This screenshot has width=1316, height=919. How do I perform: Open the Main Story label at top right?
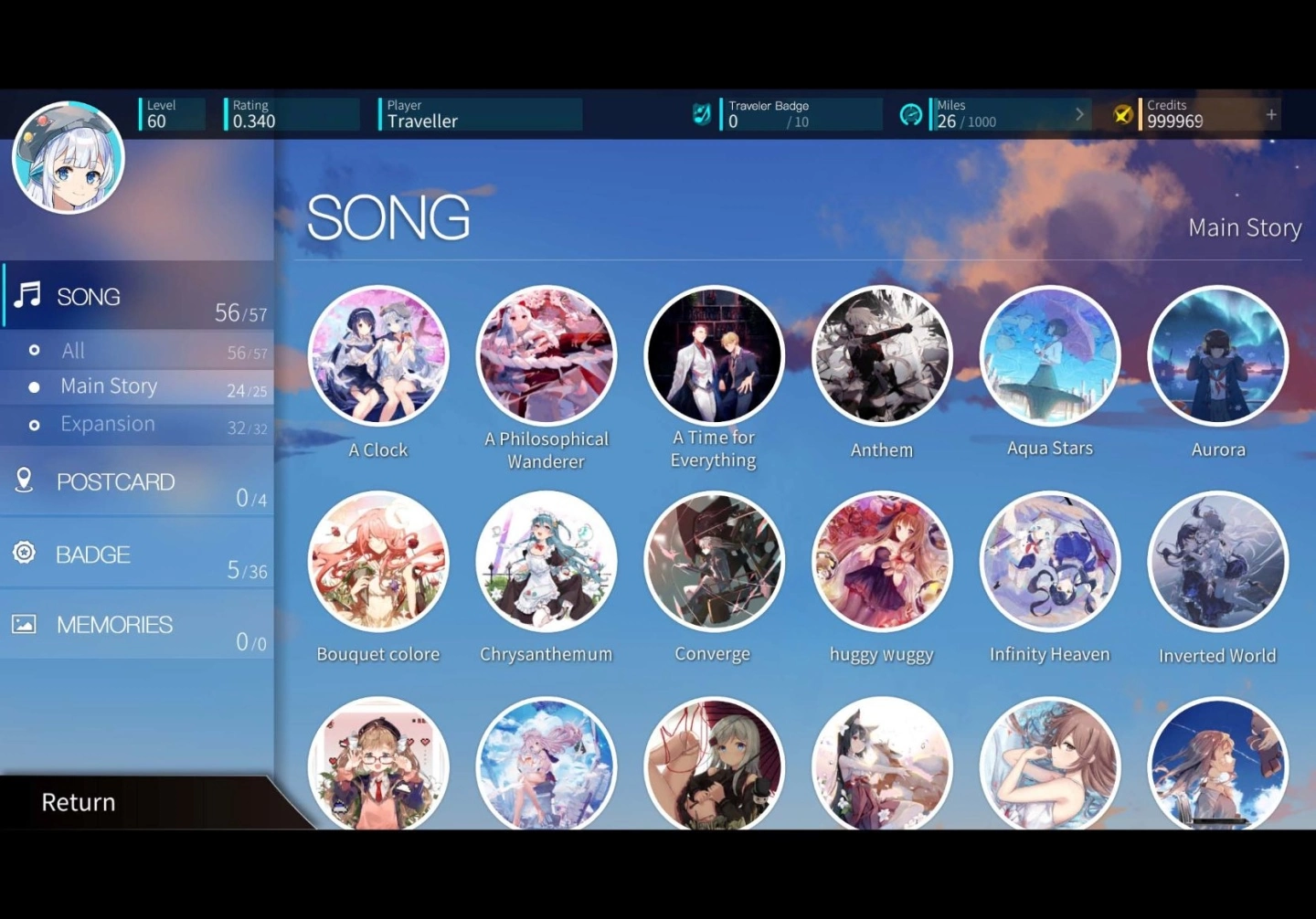pyautogui.click(x=1245, y=227)
